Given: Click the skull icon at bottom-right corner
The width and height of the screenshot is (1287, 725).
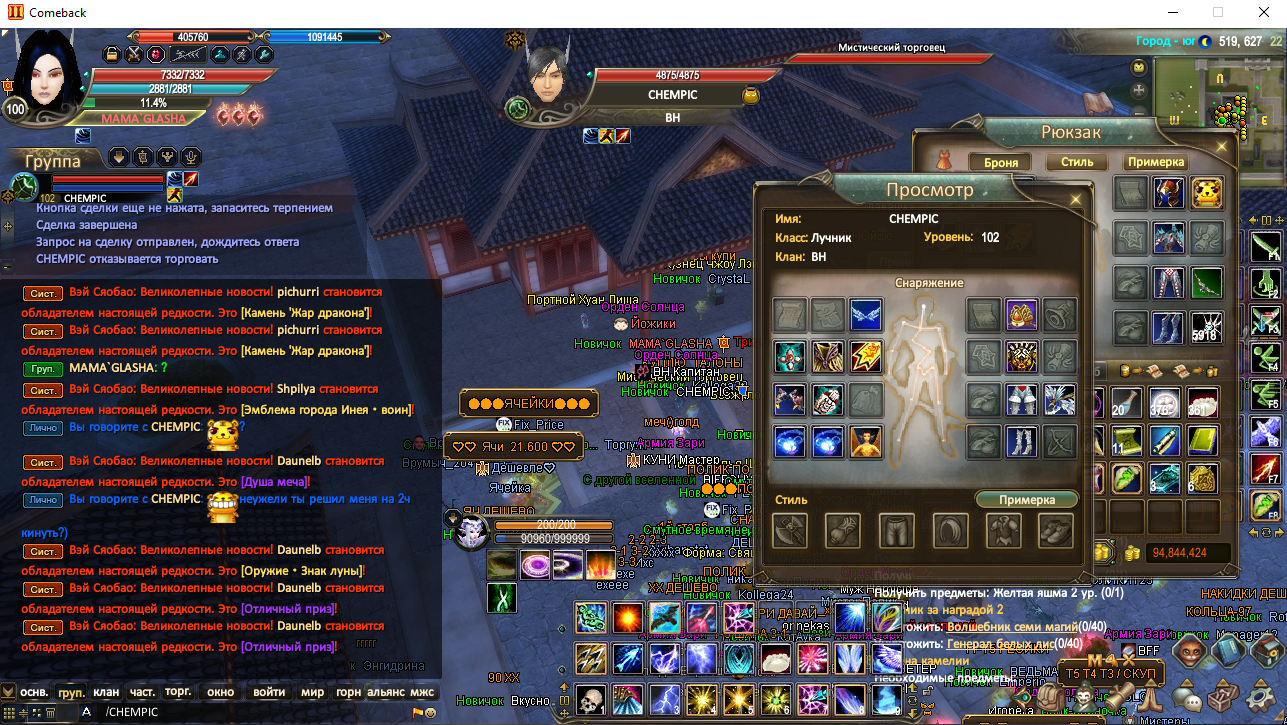Looking at the screenshot, I should coord(590,700).
